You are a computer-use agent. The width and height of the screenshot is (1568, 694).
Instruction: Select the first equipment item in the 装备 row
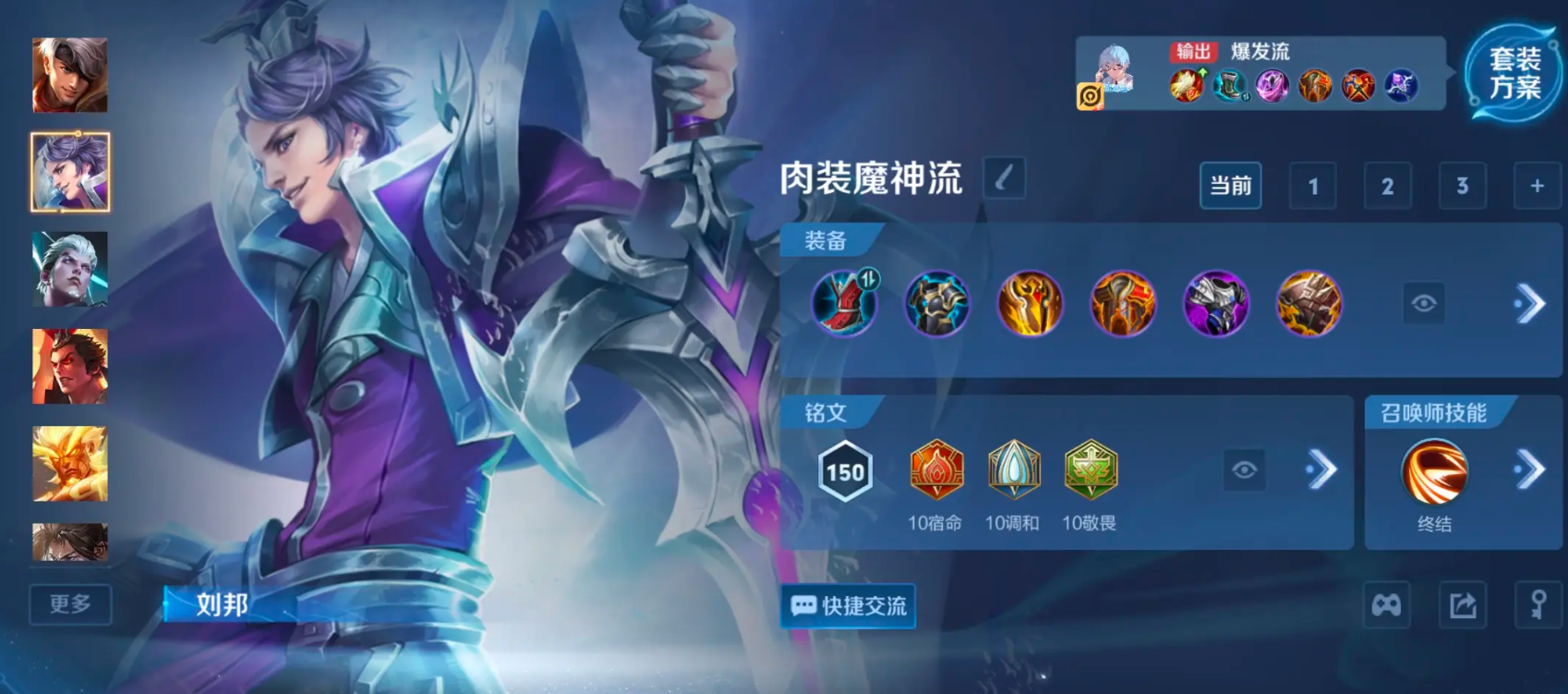pyautogui.click(x=843, y=303)
